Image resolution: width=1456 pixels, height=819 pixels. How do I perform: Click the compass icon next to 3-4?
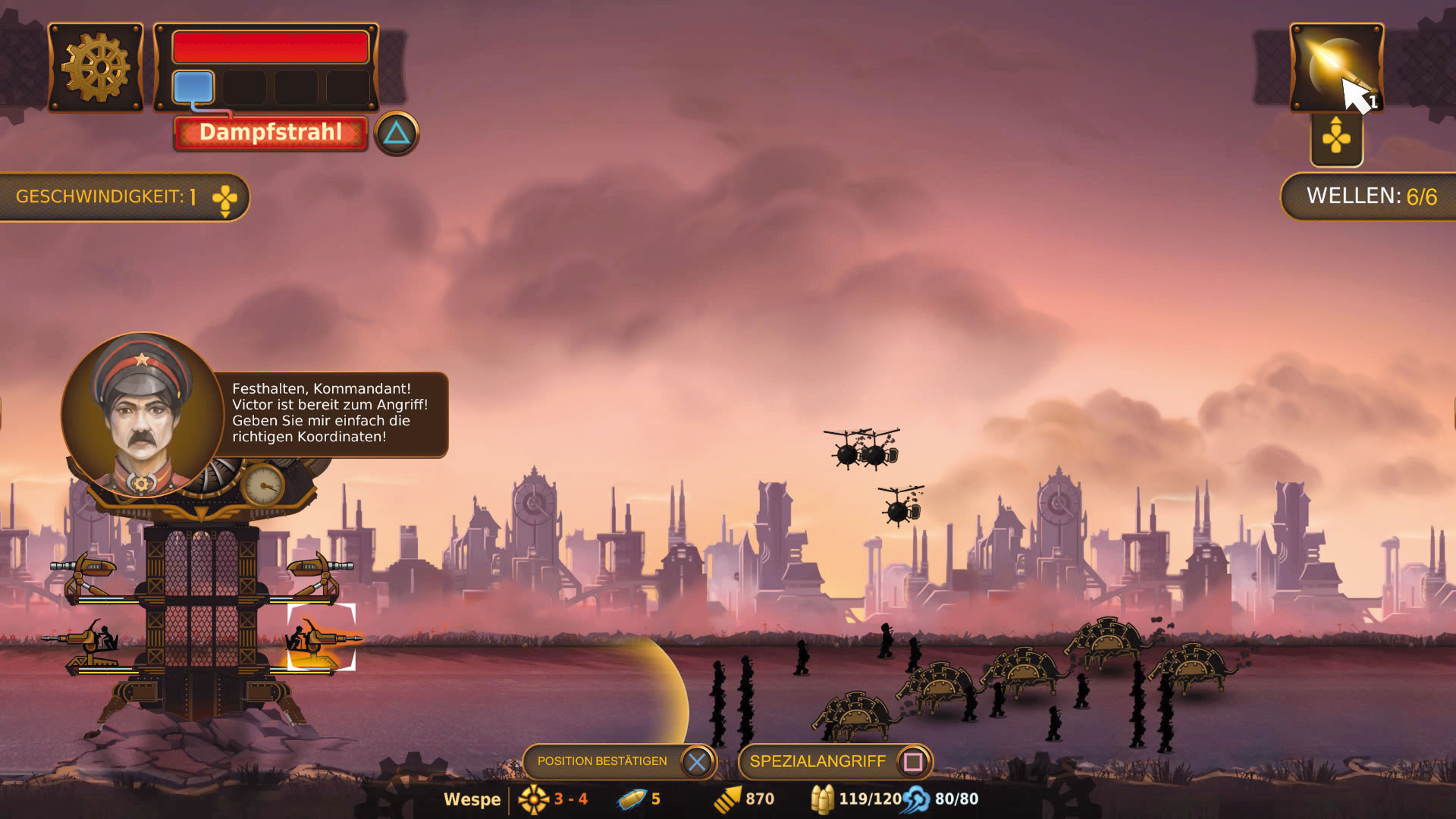(x=535, y=799)
